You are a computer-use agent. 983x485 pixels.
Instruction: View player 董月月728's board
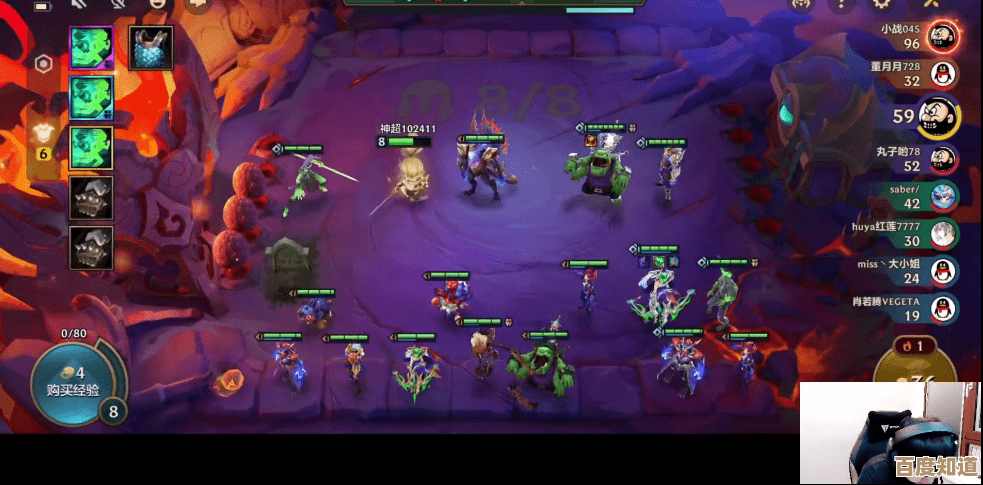[x=940, y=74]
